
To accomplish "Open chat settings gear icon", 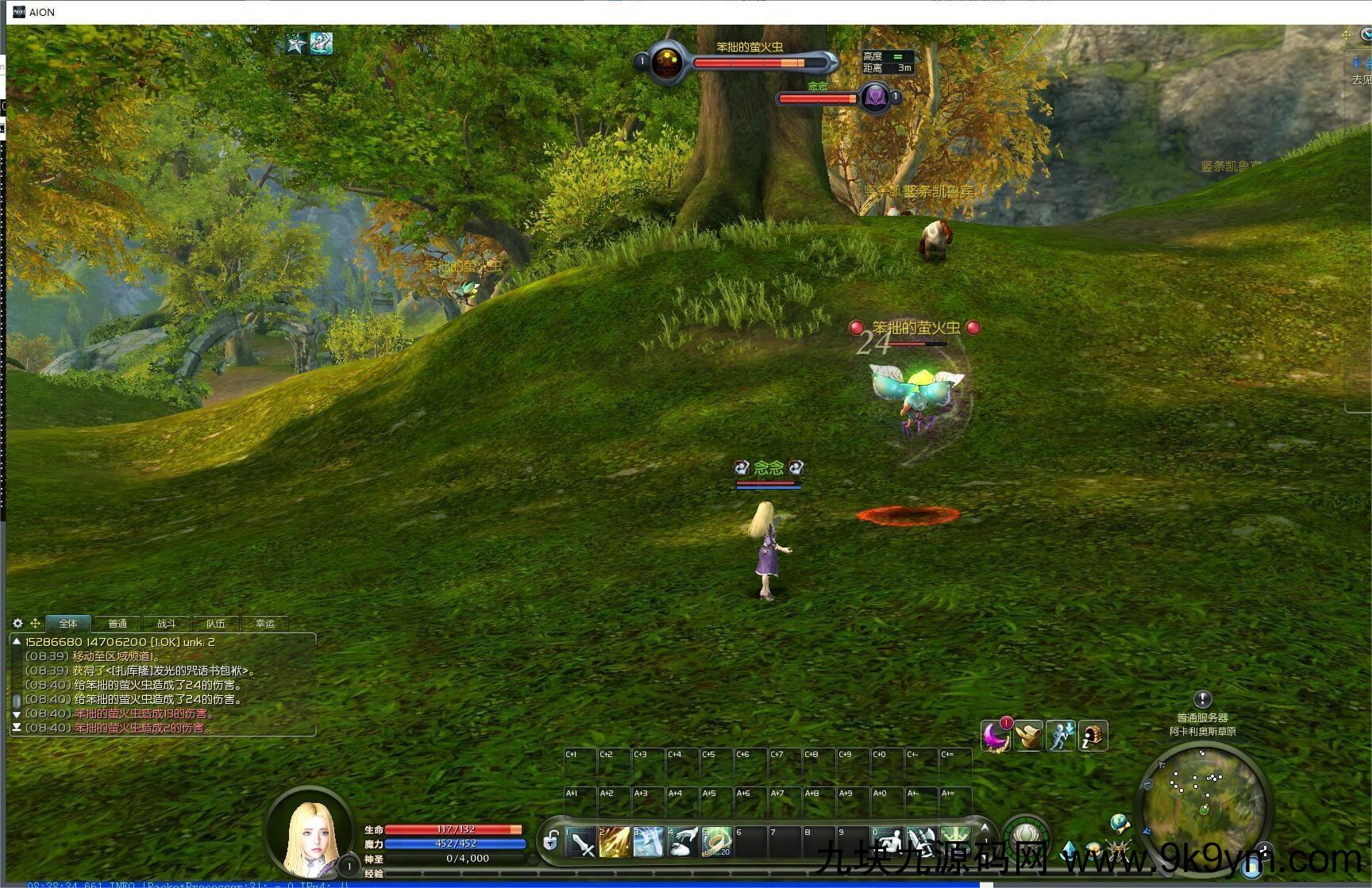I will (x=17, y=623).
